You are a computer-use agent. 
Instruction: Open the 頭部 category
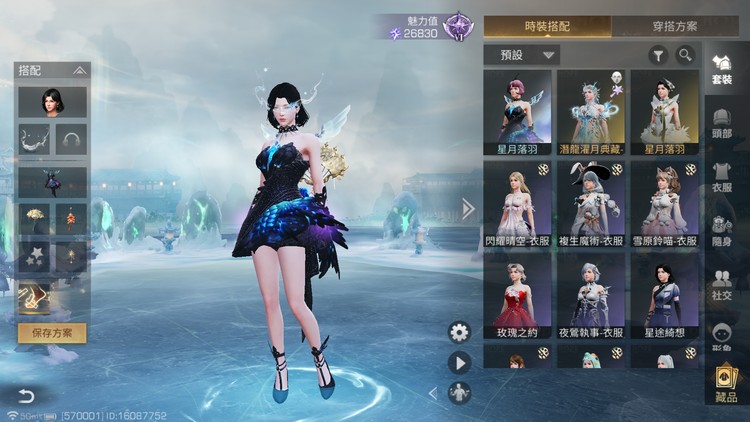point(722,121)
